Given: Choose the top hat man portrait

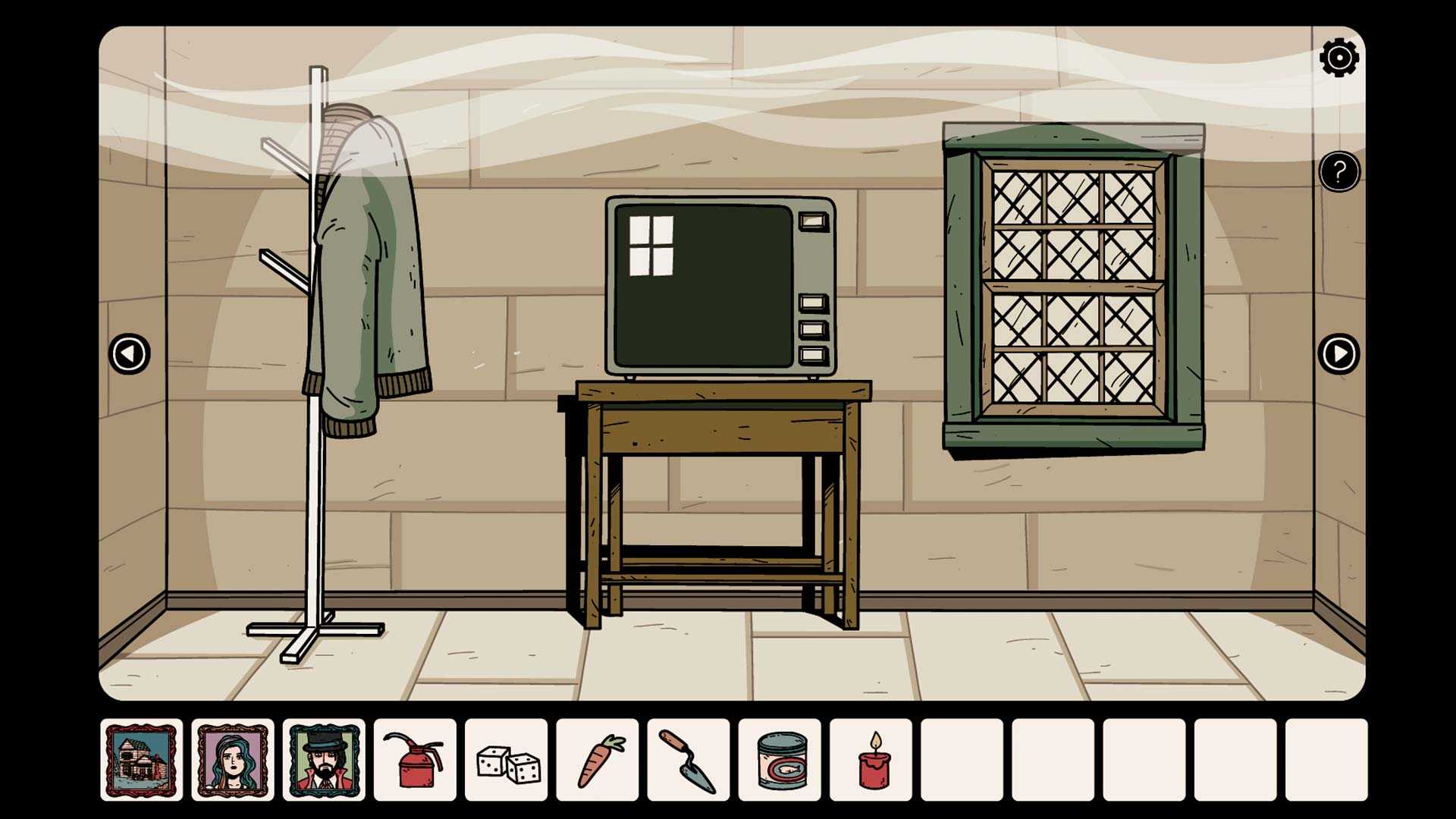Looking at the screenshot, I should pos(324,760).
